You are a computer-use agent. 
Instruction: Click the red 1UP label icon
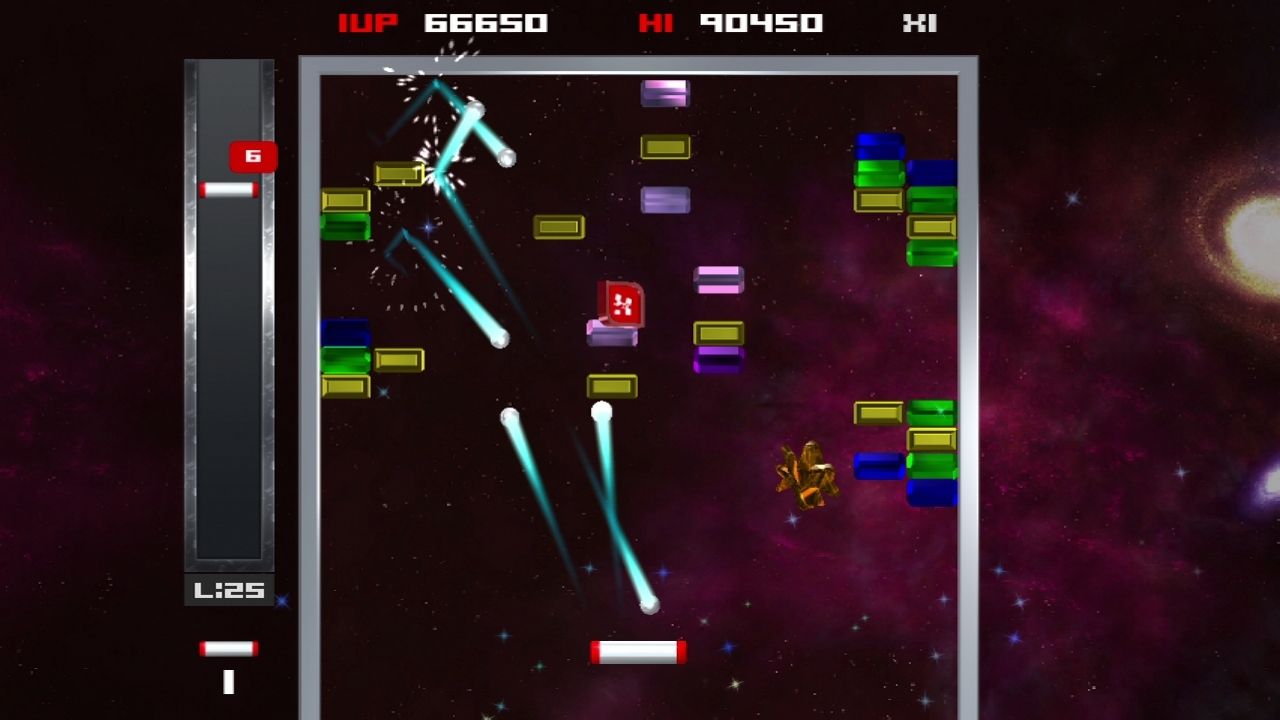click(x=368, y=22)
